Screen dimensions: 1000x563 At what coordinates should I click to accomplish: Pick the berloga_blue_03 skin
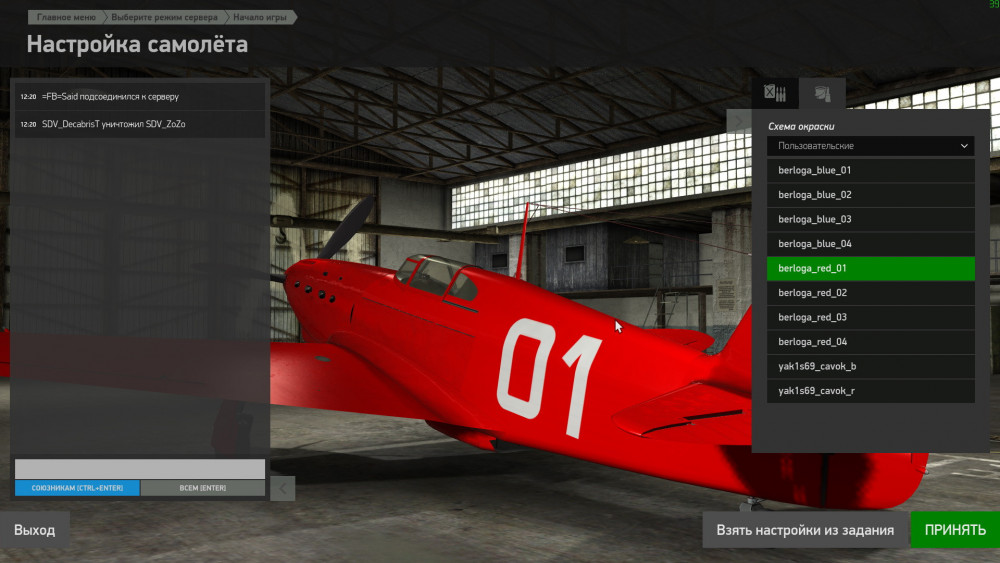click(870, 219)
